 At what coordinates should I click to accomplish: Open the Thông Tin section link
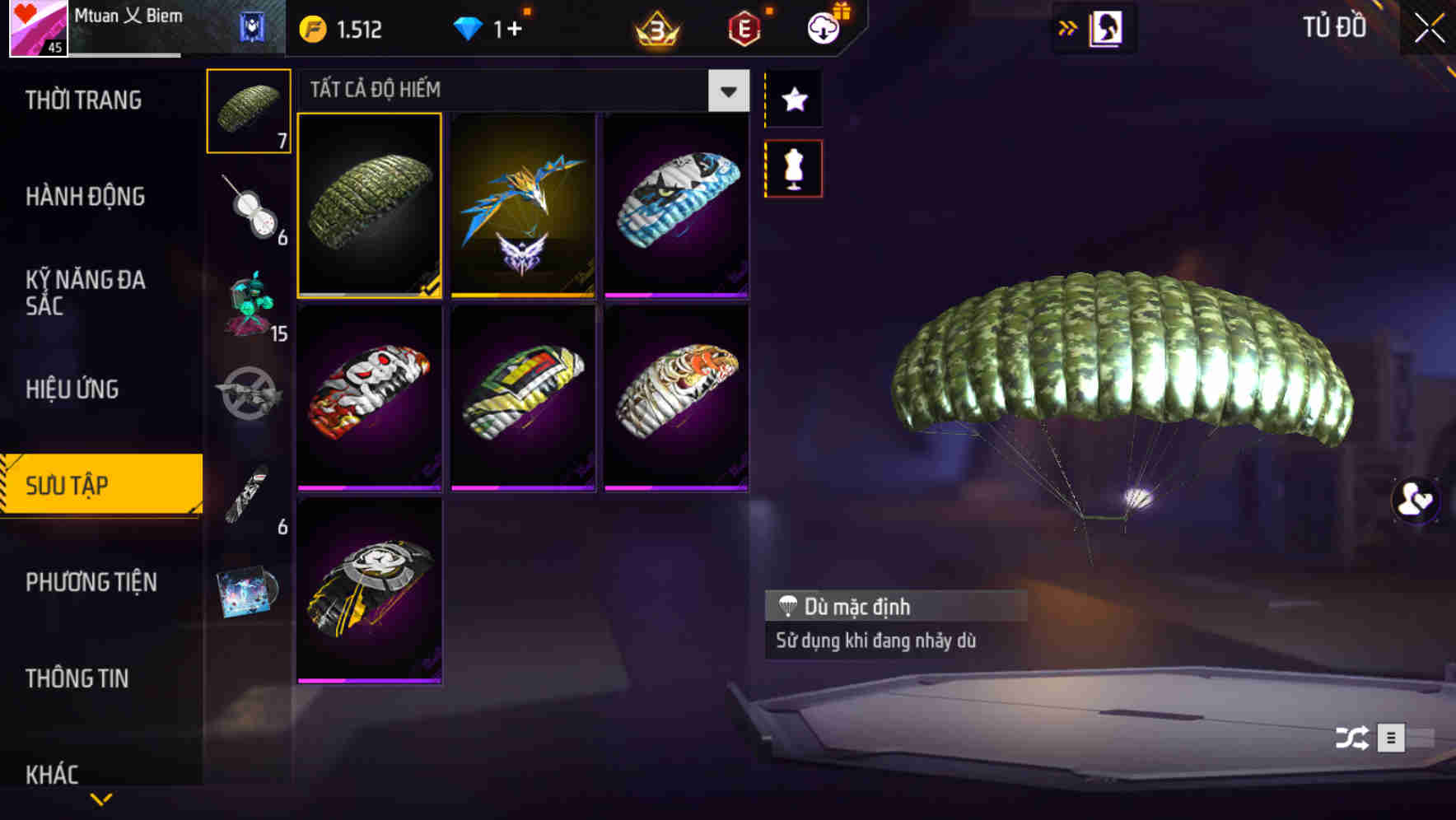tap(78, 678)
